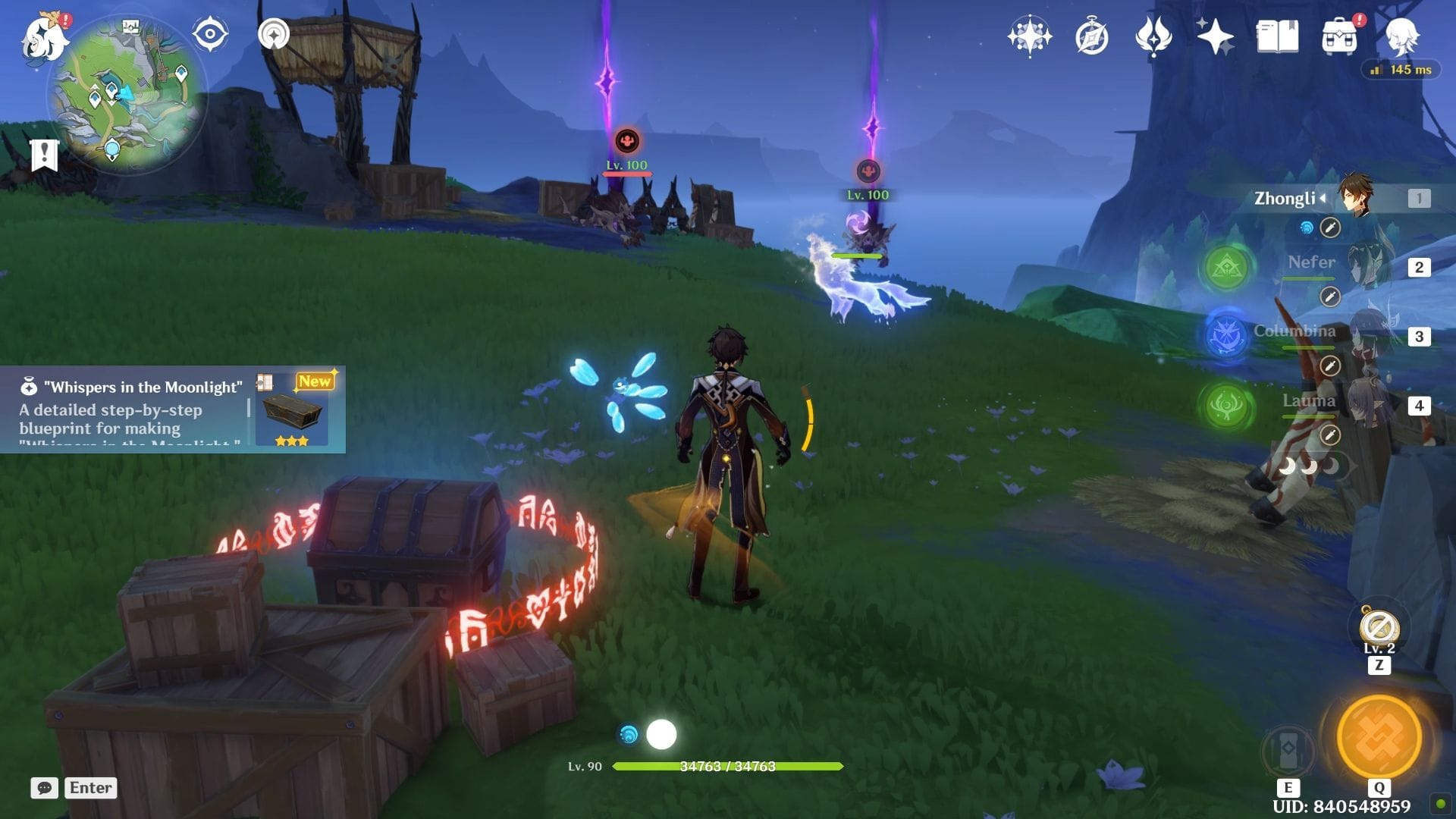The height and width of the screenshot is (819, 1456).
Task: Open the character profile icon
Action: (1401, 36)
